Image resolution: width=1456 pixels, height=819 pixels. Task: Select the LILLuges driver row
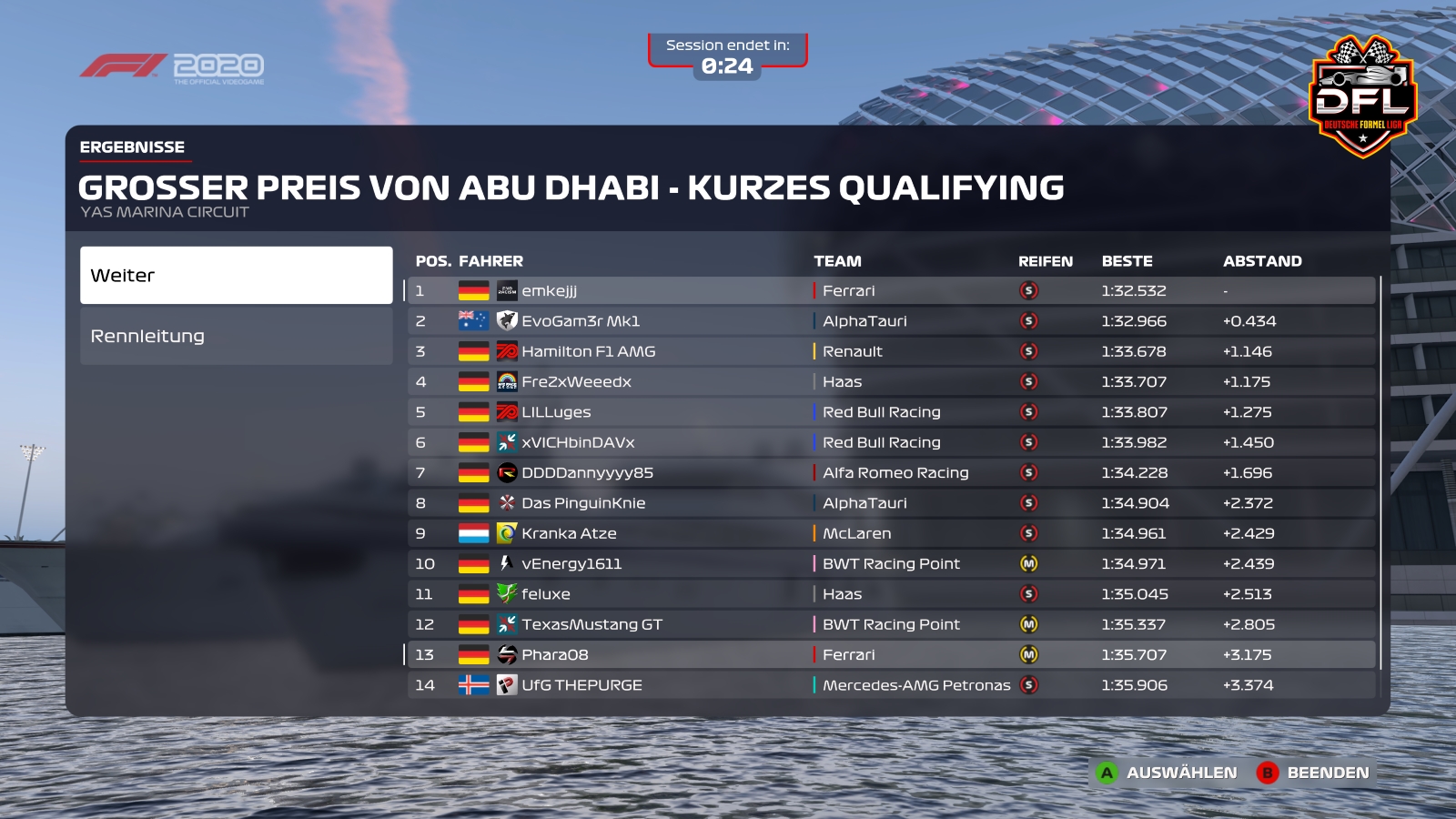[890, 412]
